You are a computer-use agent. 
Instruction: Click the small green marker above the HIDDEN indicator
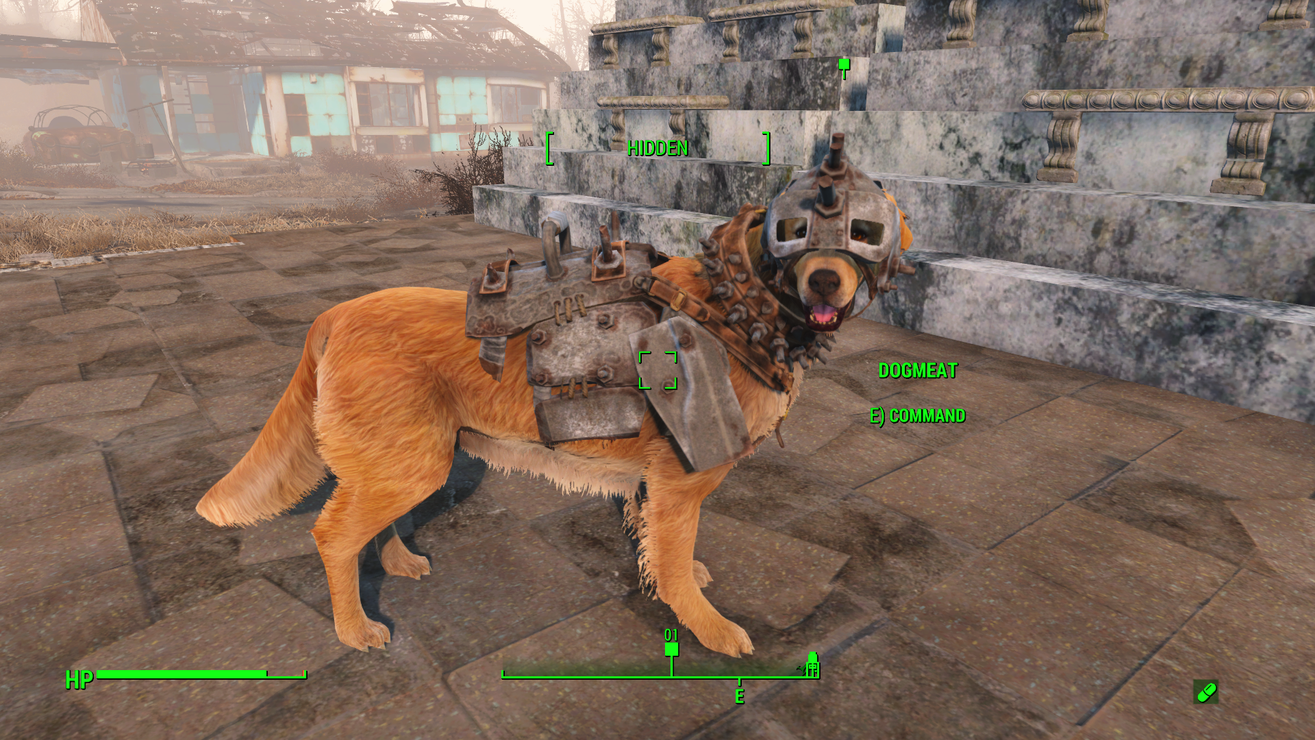click(844, 67)
